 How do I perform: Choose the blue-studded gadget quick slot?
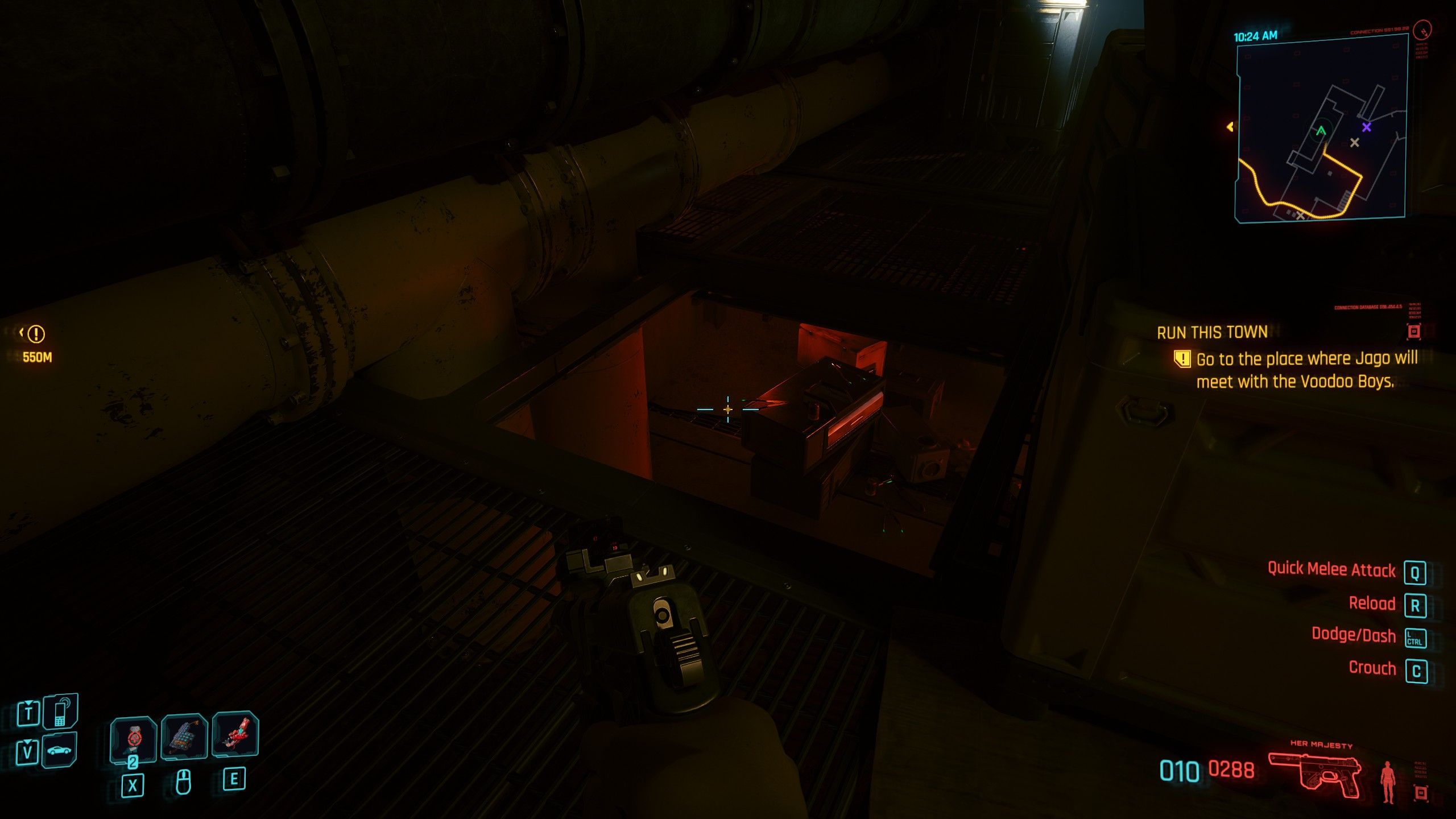(x=184, y=736)
